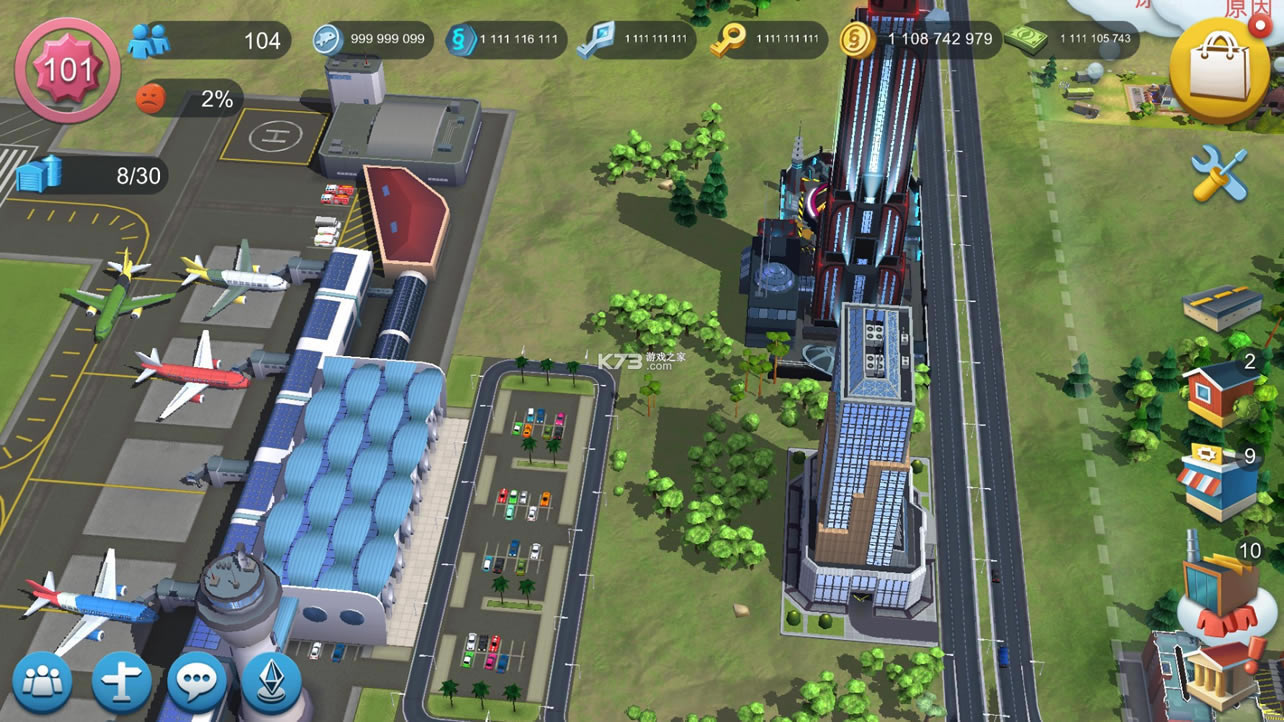
Task: Tap the blue crystal button
Action: [x=271, y=682]
